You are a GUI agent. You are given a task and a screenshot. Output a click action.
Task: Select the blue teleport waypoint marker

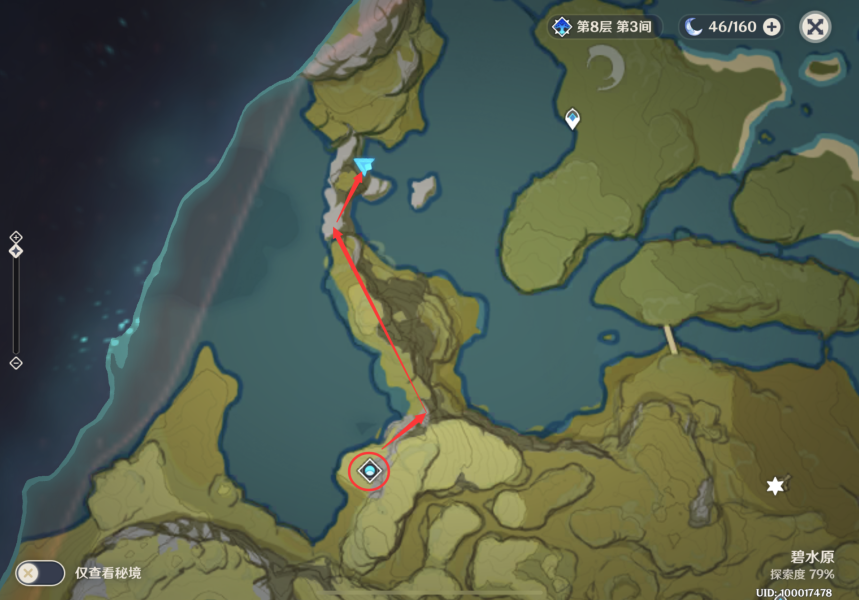pyautogui.click(x=364, y=166)
